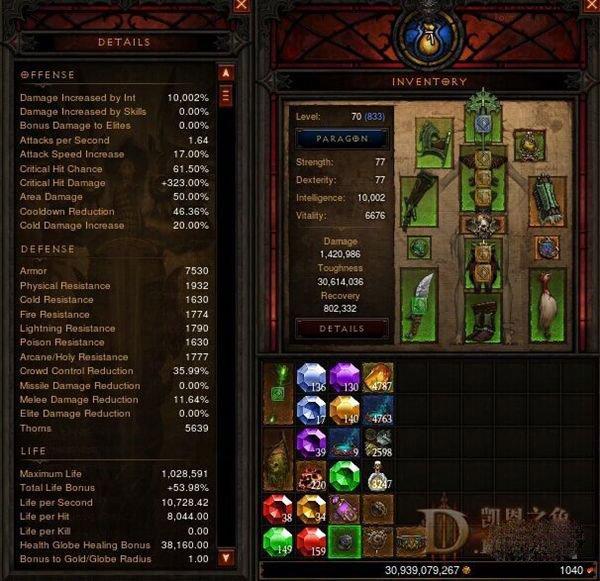Select the topaz stack of 140
Viewport: 600px width, 581px height.
(x=345, y=410)
